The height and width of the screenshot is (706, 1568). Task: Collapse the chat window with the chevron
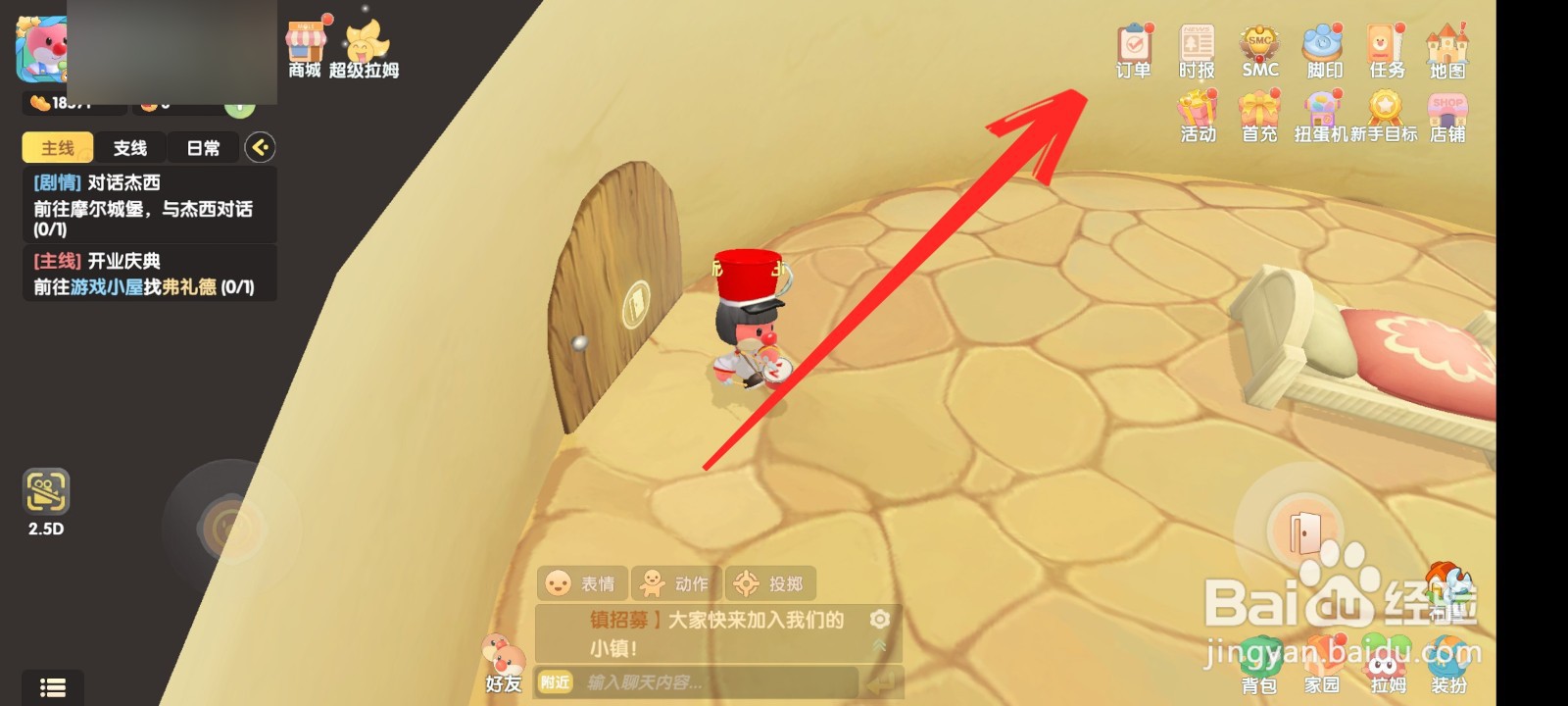(877, 647)
